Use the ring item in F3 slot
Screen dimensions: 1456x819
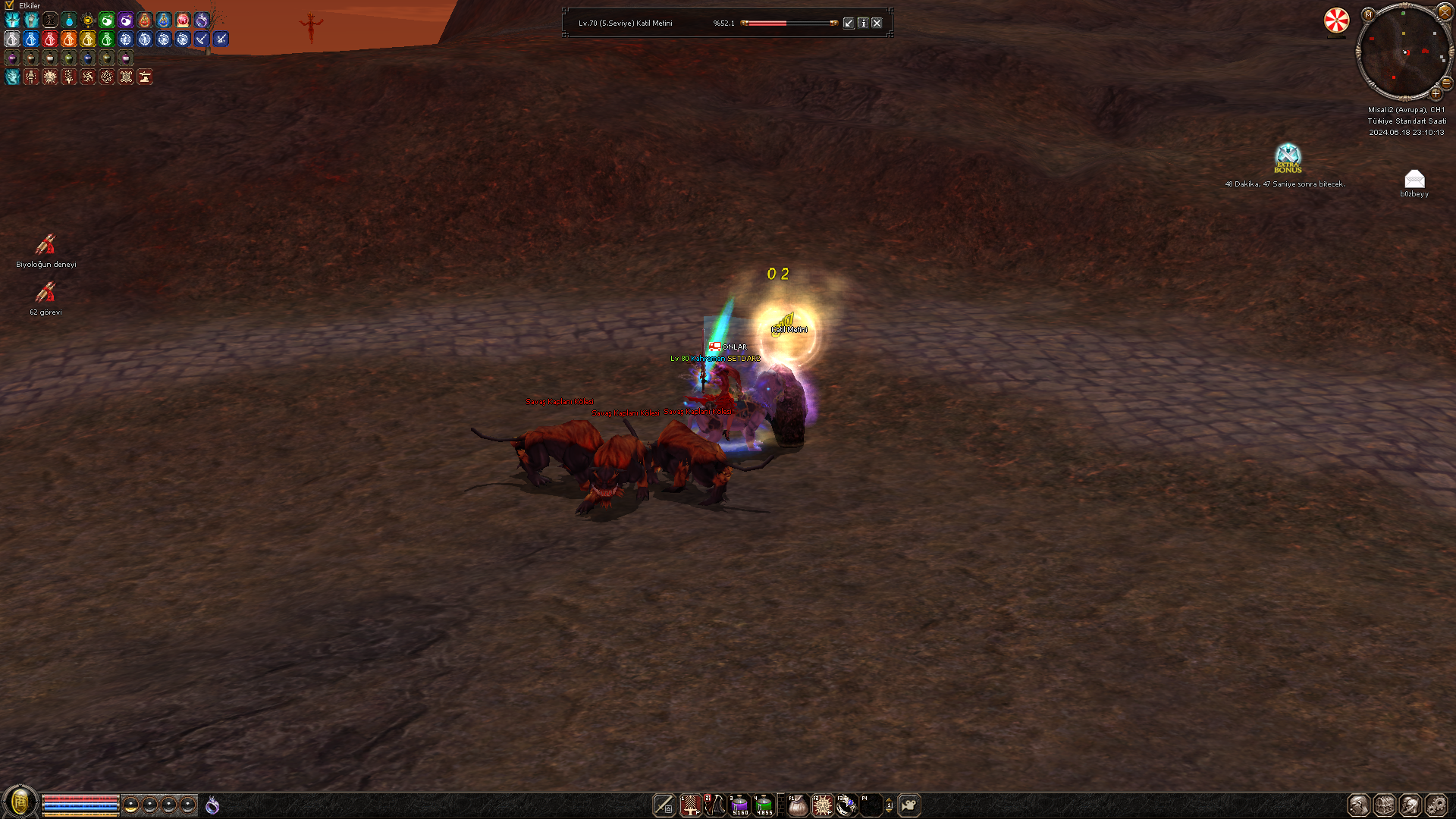847,805
